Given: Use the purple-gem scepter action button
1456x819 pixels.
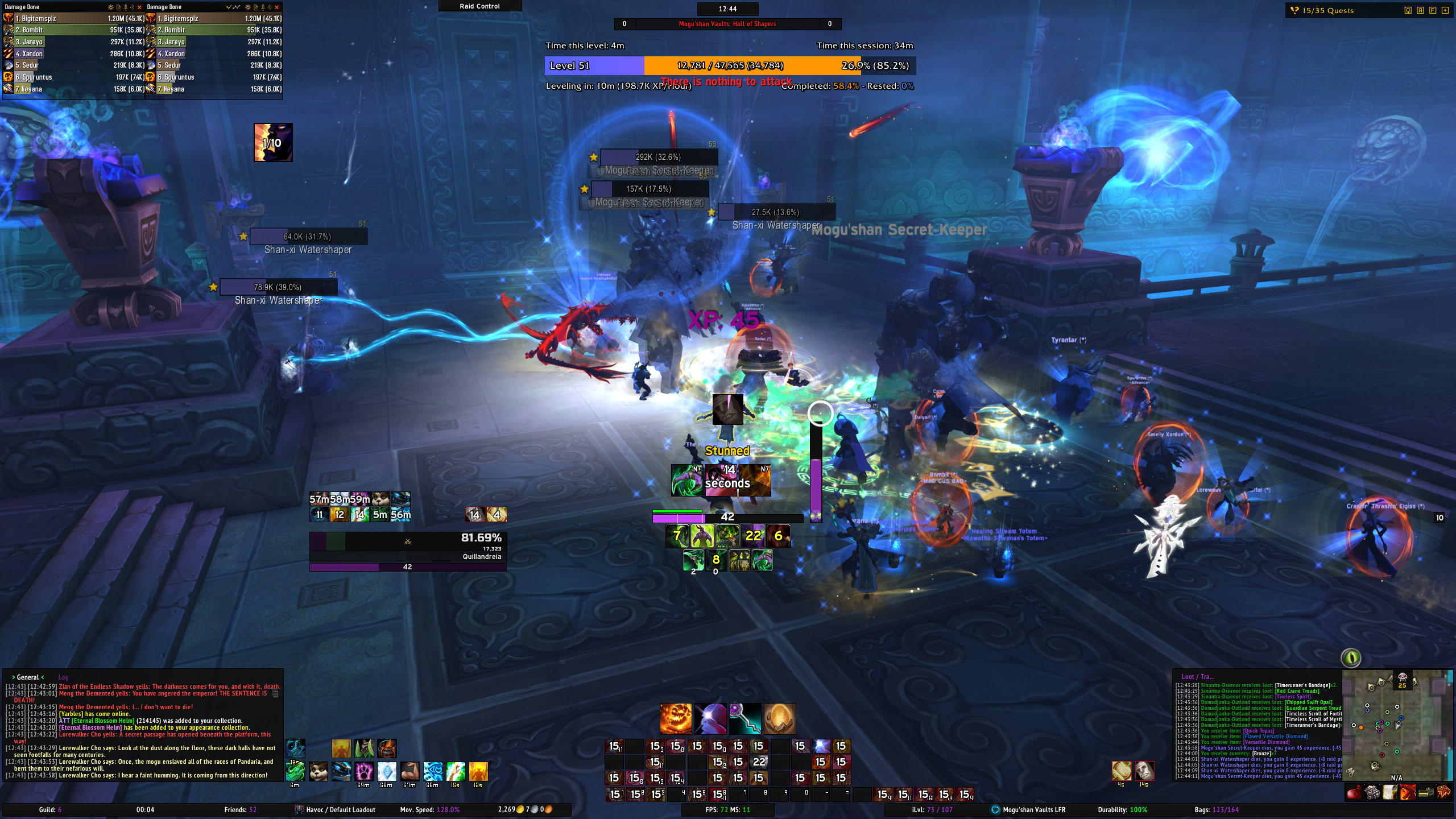Looking at the screenshot, I should tap(744, 718).
